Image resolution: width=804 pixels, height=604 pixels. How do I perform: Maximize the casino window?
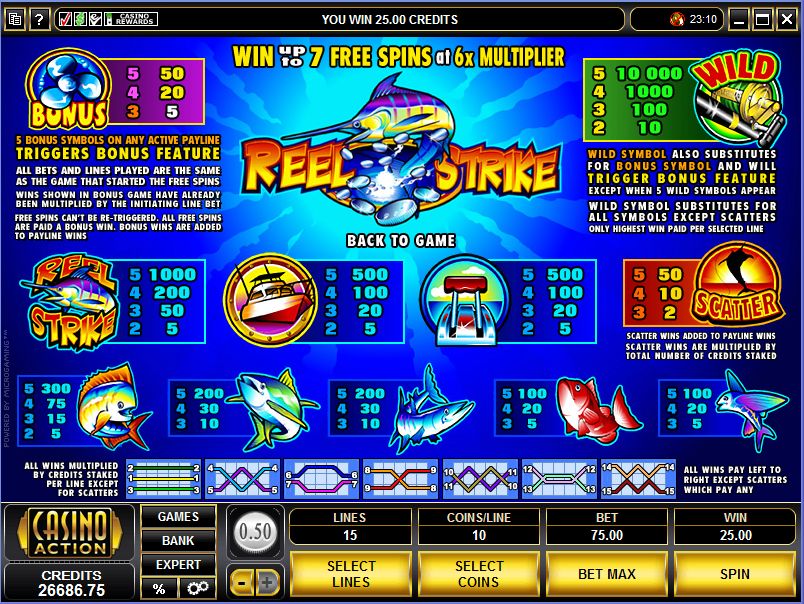point(763,18)
